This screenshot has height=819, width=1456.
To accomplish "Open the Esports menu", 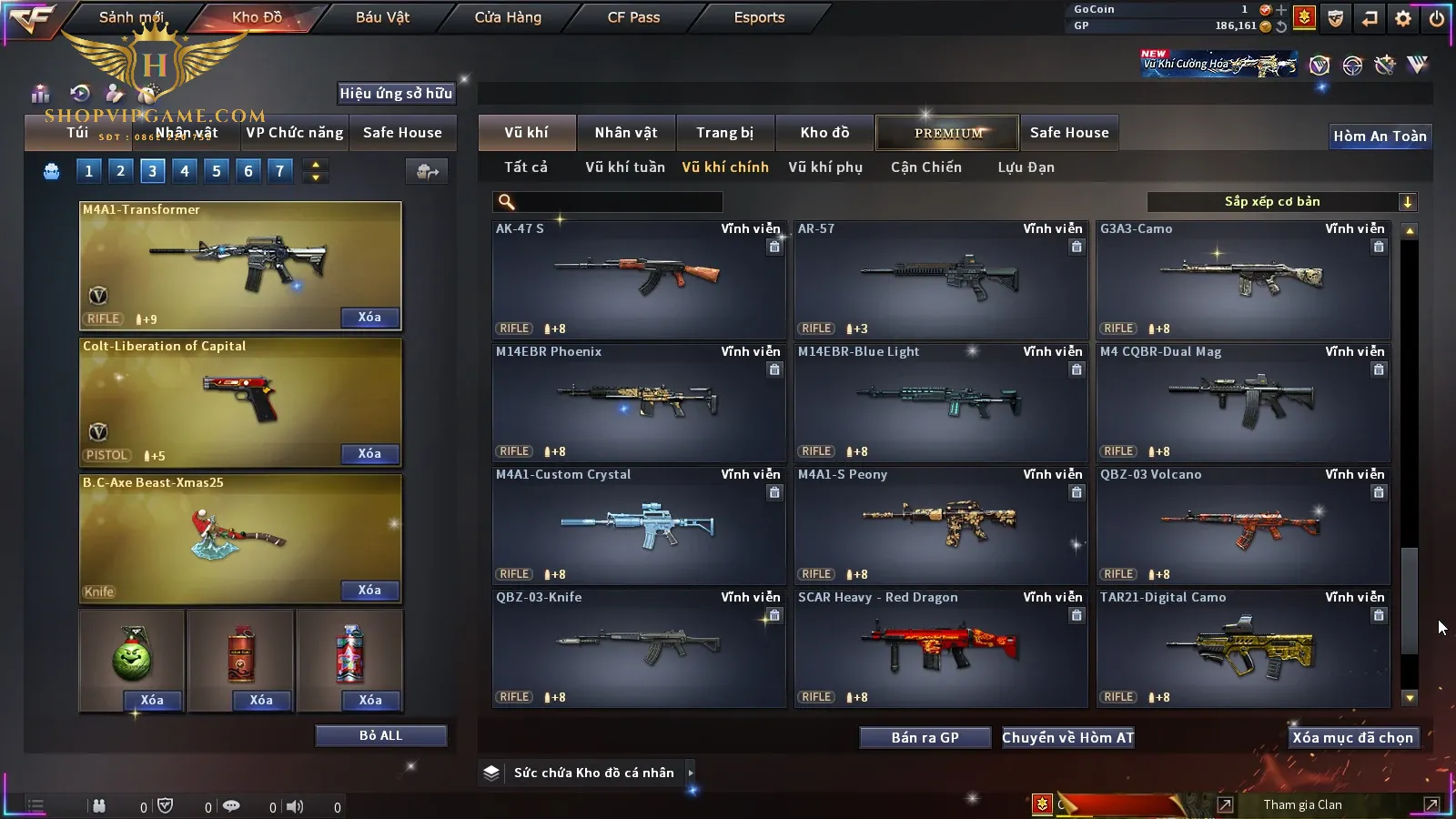I will 759,17.
